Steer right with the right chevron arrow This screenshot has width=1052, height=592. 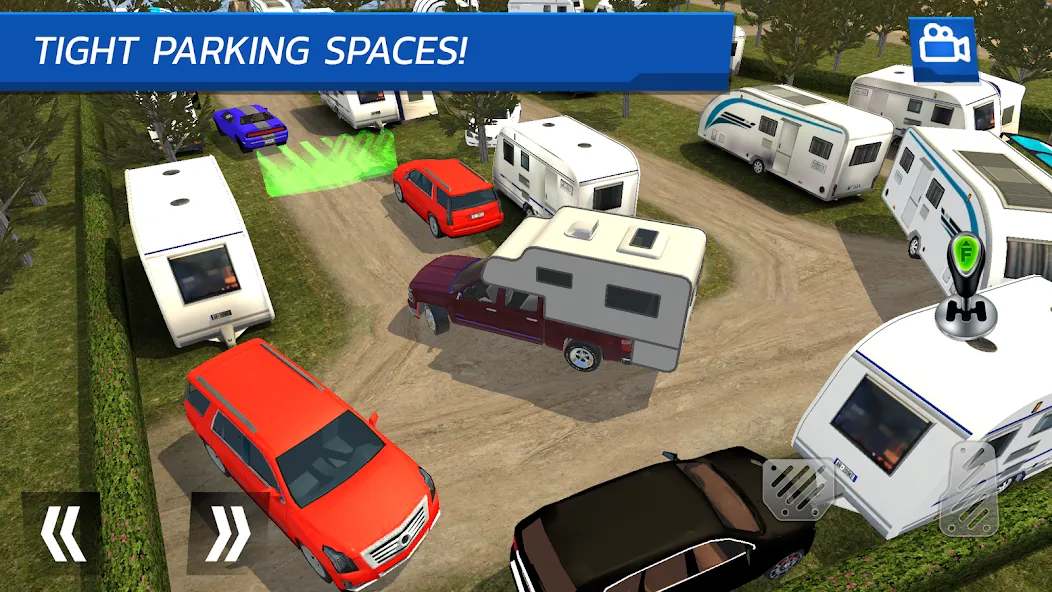point(227,531)
